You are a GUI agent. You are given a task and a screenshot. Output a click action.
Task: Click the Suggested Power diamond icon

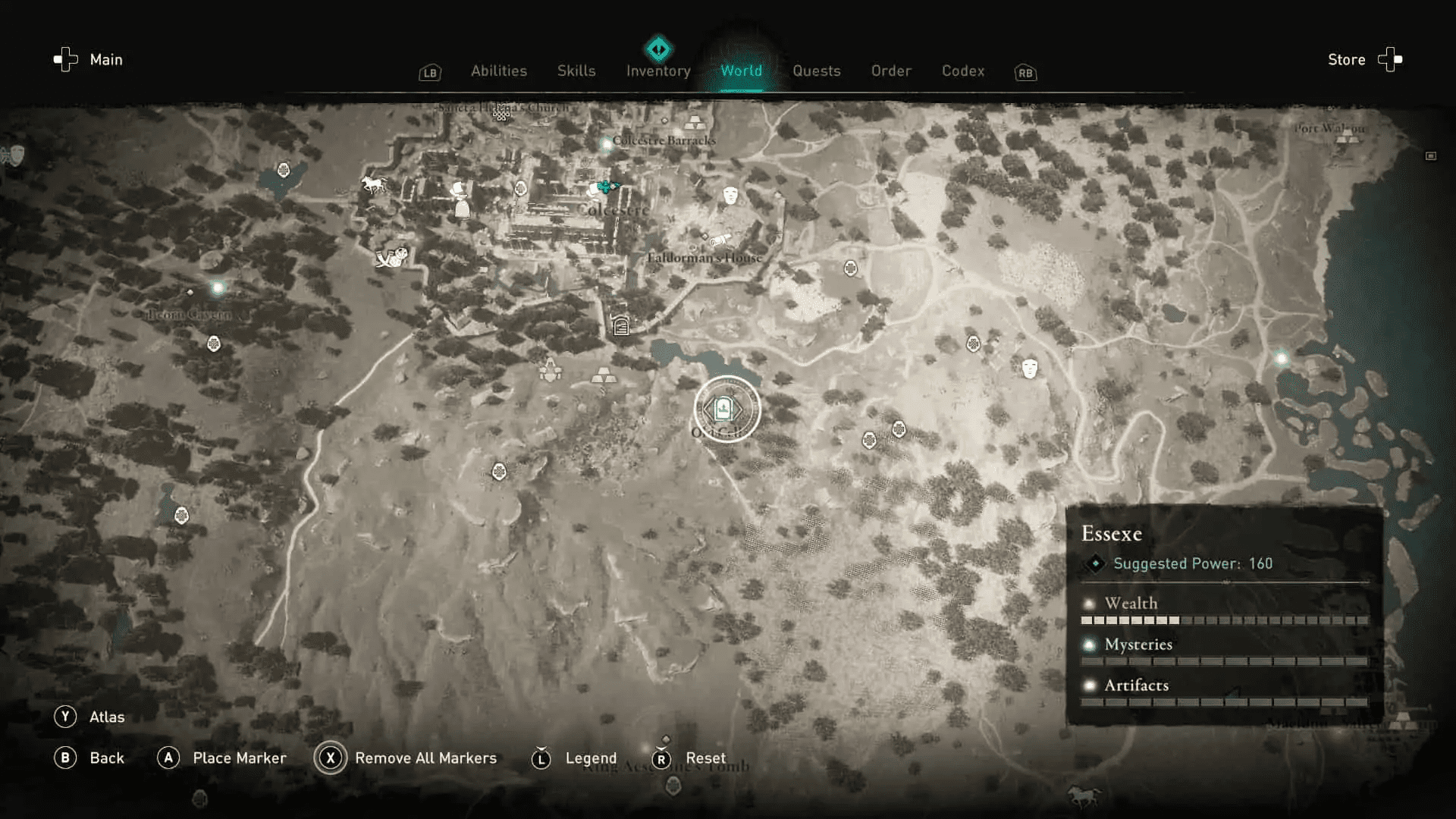pyautogui.click(x=1096, y=563)
